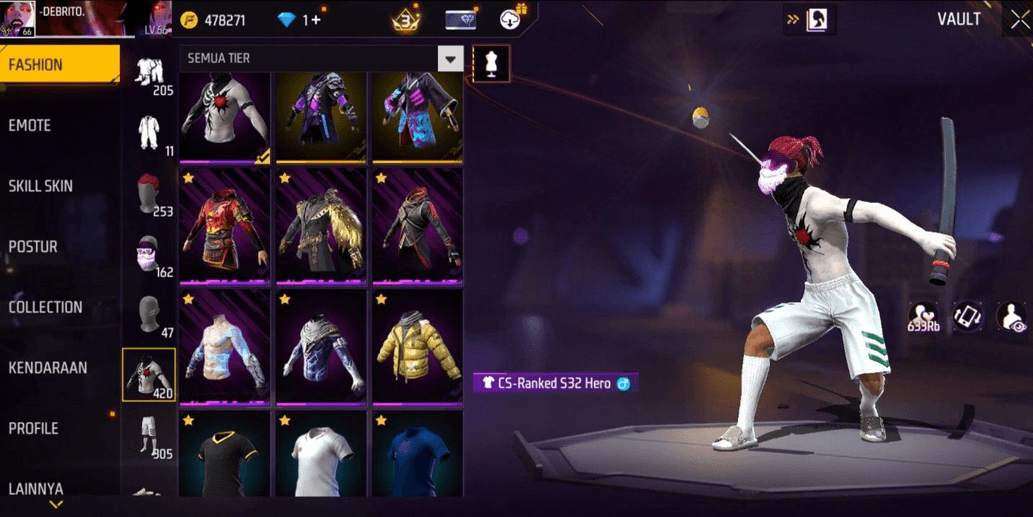Open the Semua Tier dropdown
This screenshot has height=517, width=1033.
pyautogui.click(x=450, y=59)
